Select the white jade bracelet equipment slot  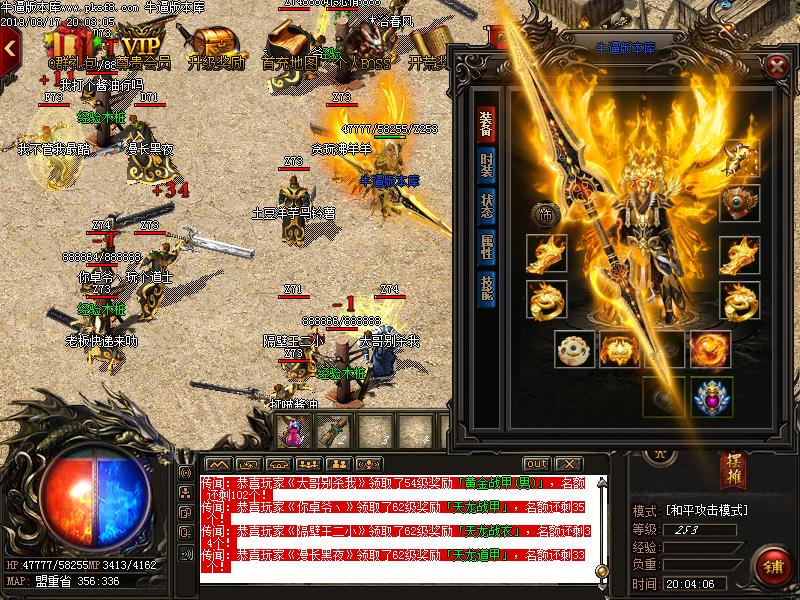tap(576, 349)
